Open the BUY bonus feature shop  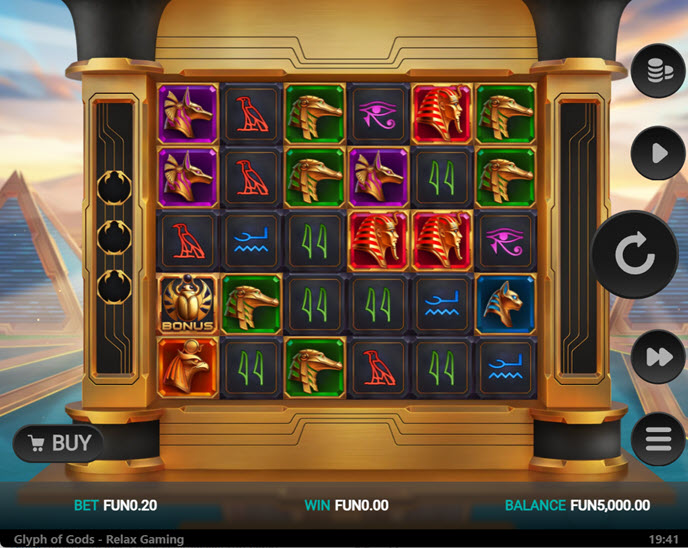[59, 443]
